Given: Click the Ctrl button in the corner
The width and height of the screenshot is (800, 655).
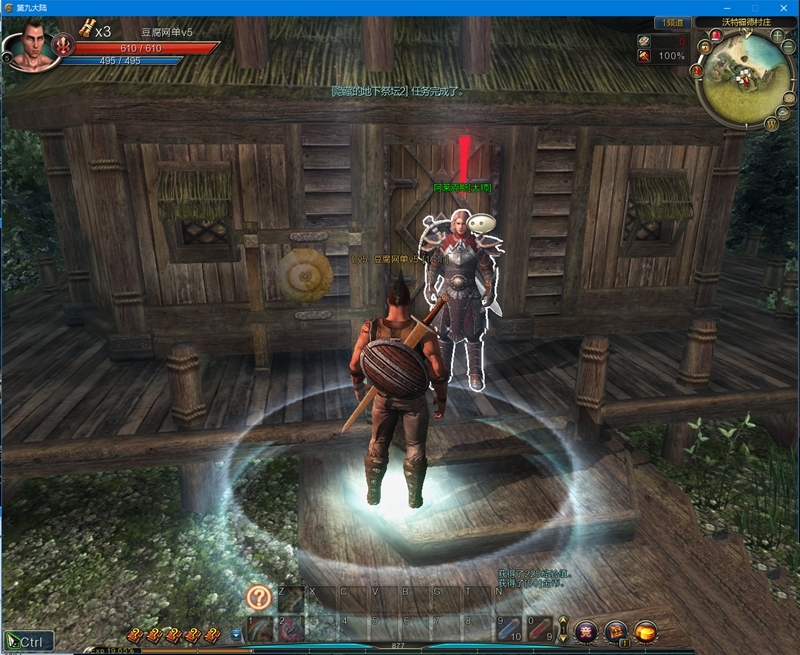Looking at the screenshot, I should [27, 641].
